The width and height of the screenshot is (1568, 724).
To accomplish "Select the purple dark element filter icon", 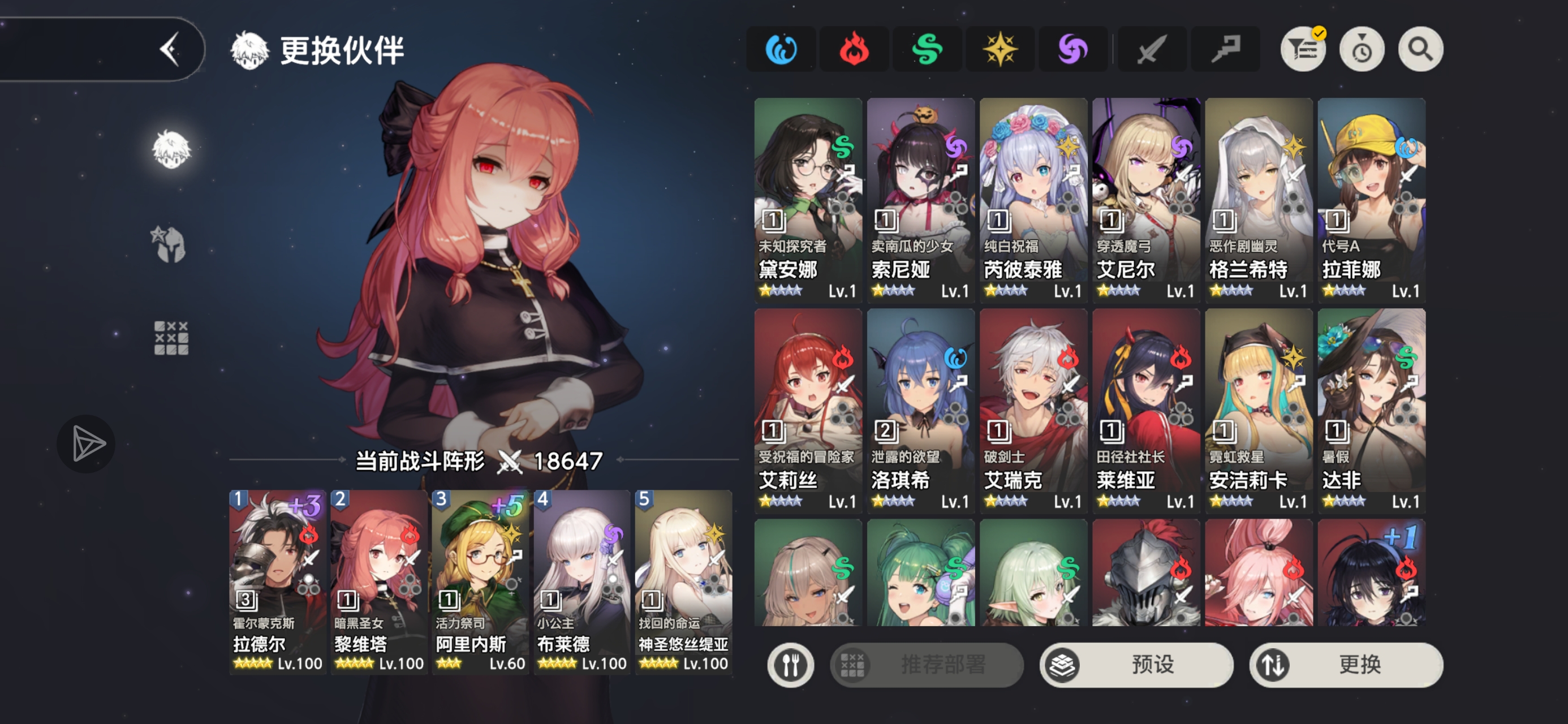I will (x=1072, y=49).
